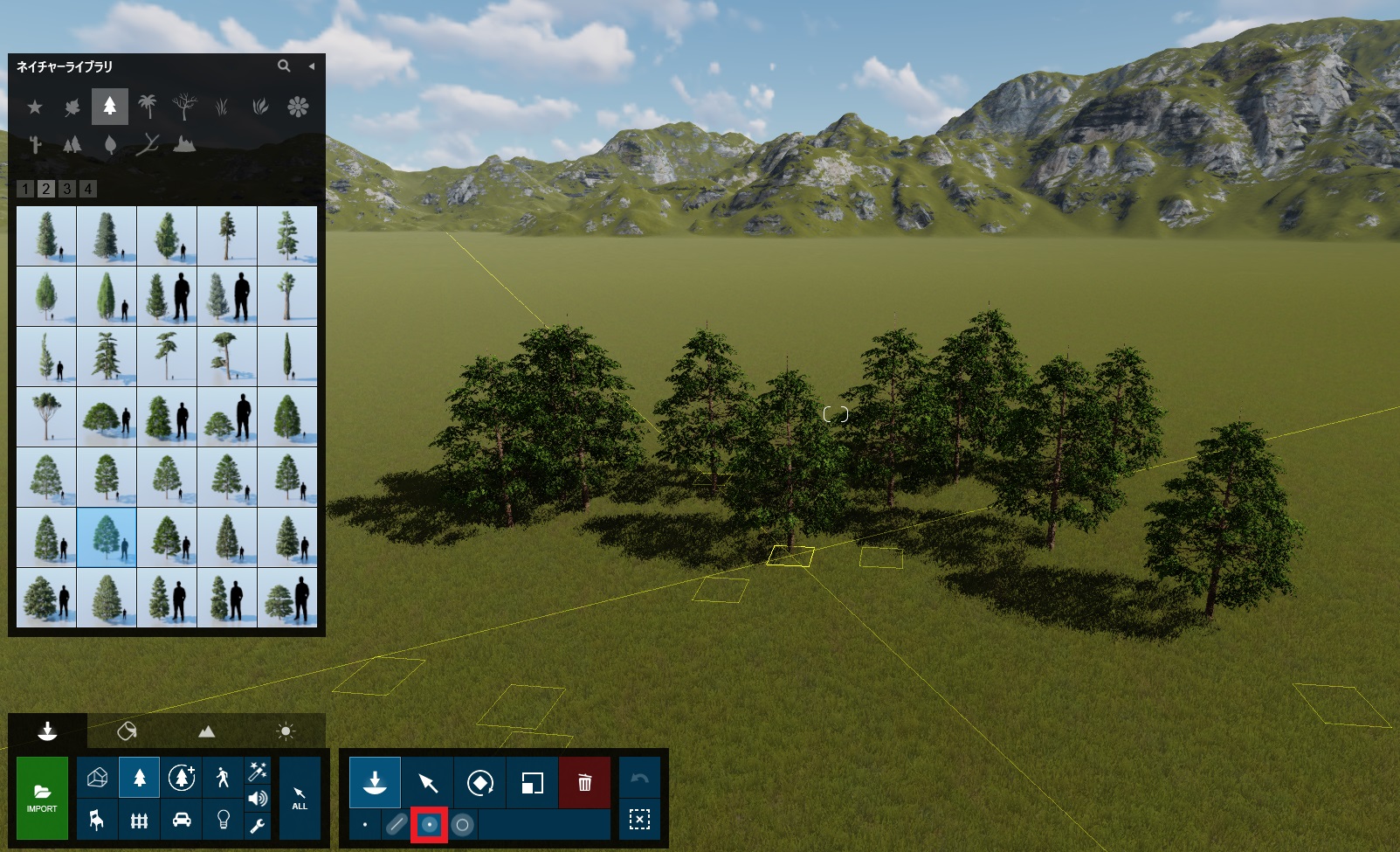This screenshot has width=1400, height=852.
Task: Search the nature library with the magnifier
Action: click(x=284, y=66)
